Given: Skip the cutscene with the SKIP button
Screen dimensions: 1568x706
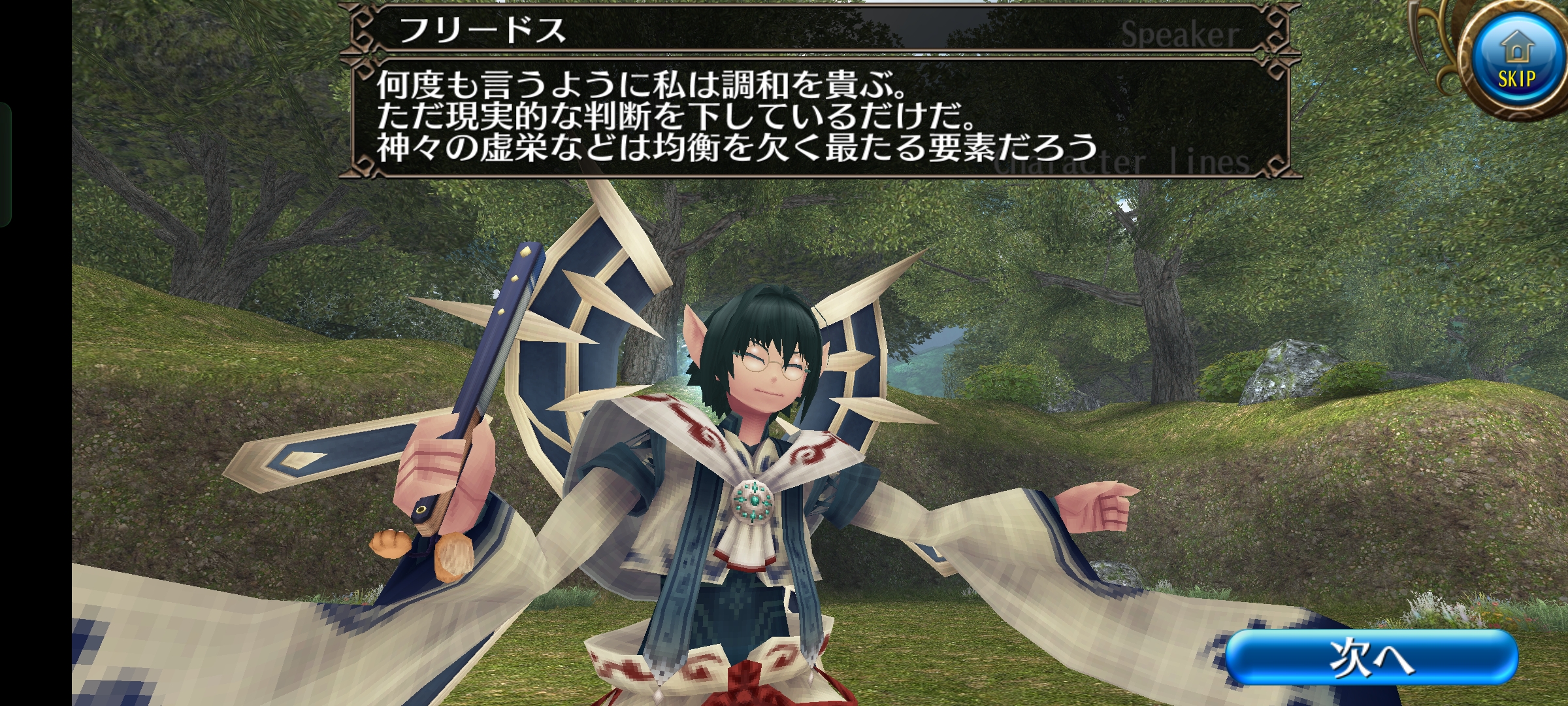Looking at the screenshot, I should (1516, 62).
